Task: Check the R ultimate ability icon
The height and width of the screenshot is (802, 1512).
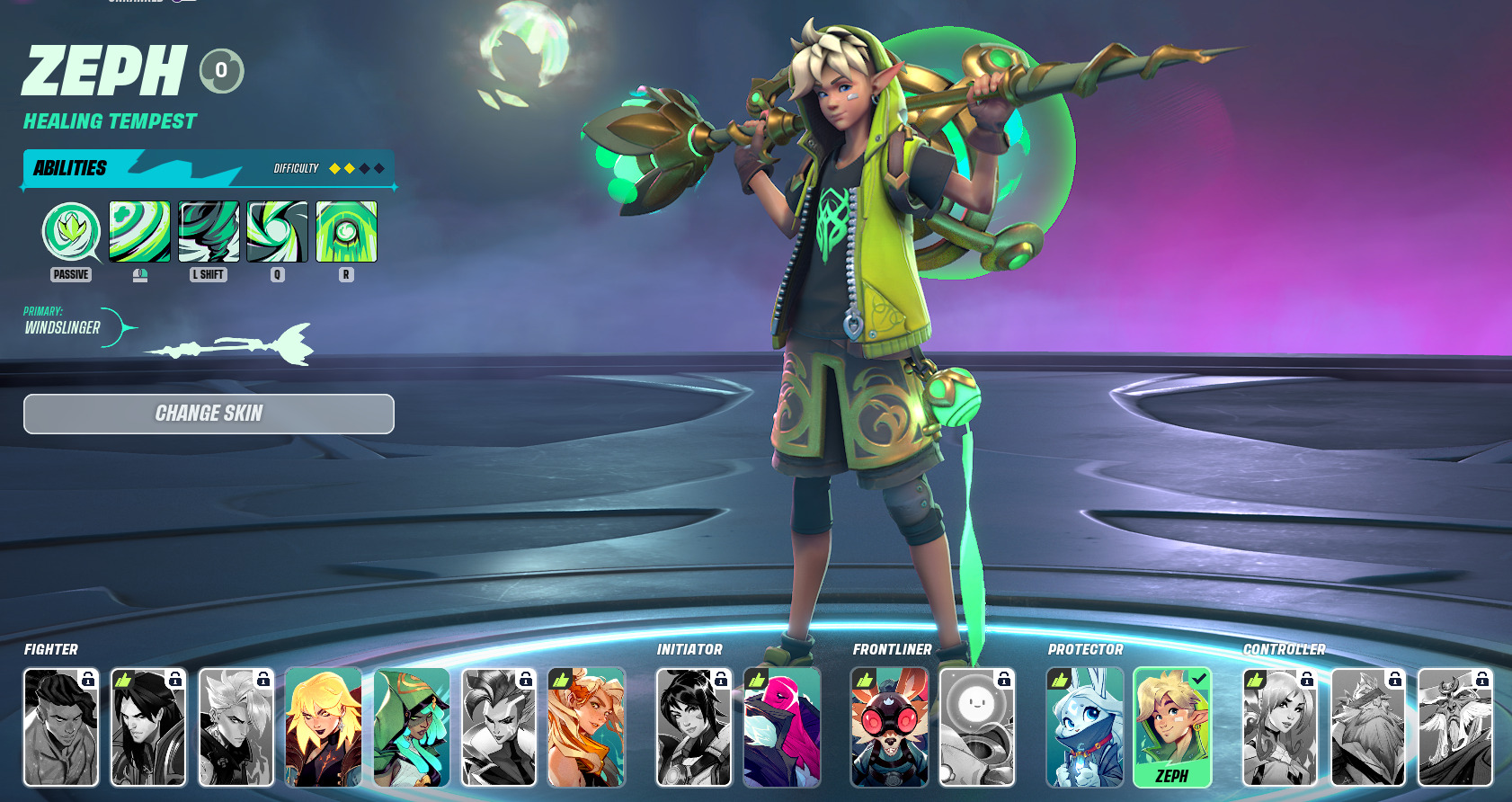Action: coord(346,232)
